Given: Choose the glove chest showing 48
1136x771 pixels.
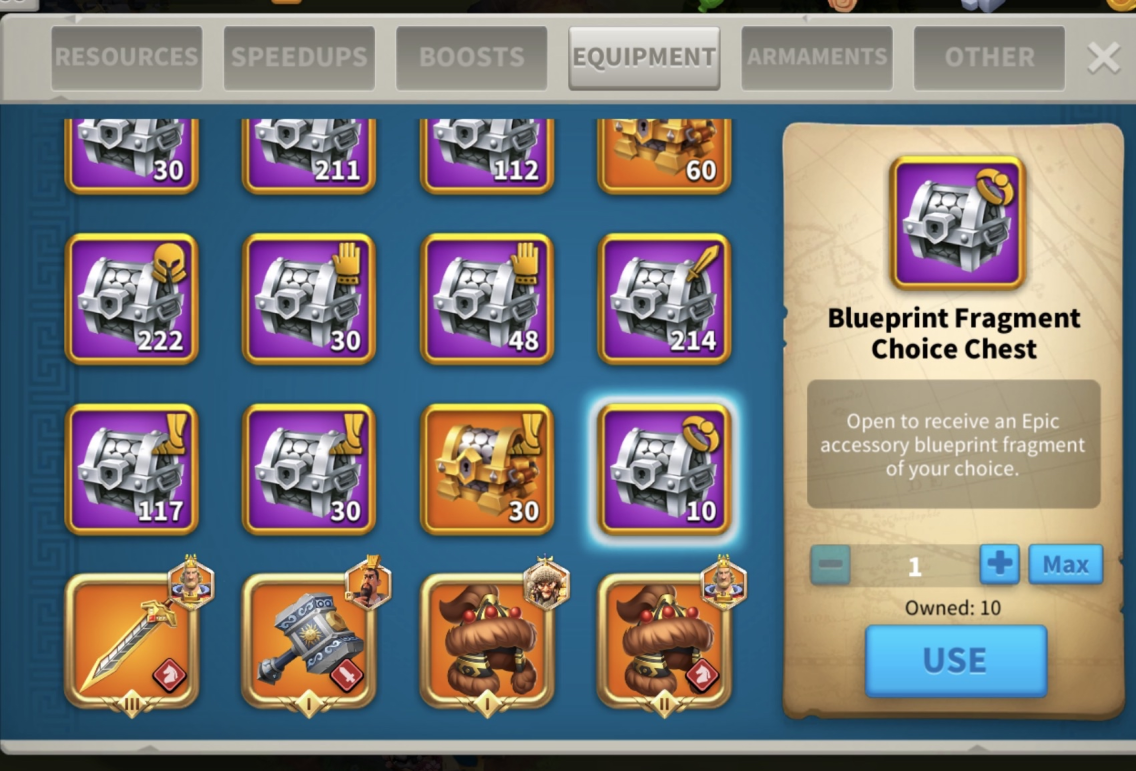Looking at the screenshot, I should click(487, 299).
